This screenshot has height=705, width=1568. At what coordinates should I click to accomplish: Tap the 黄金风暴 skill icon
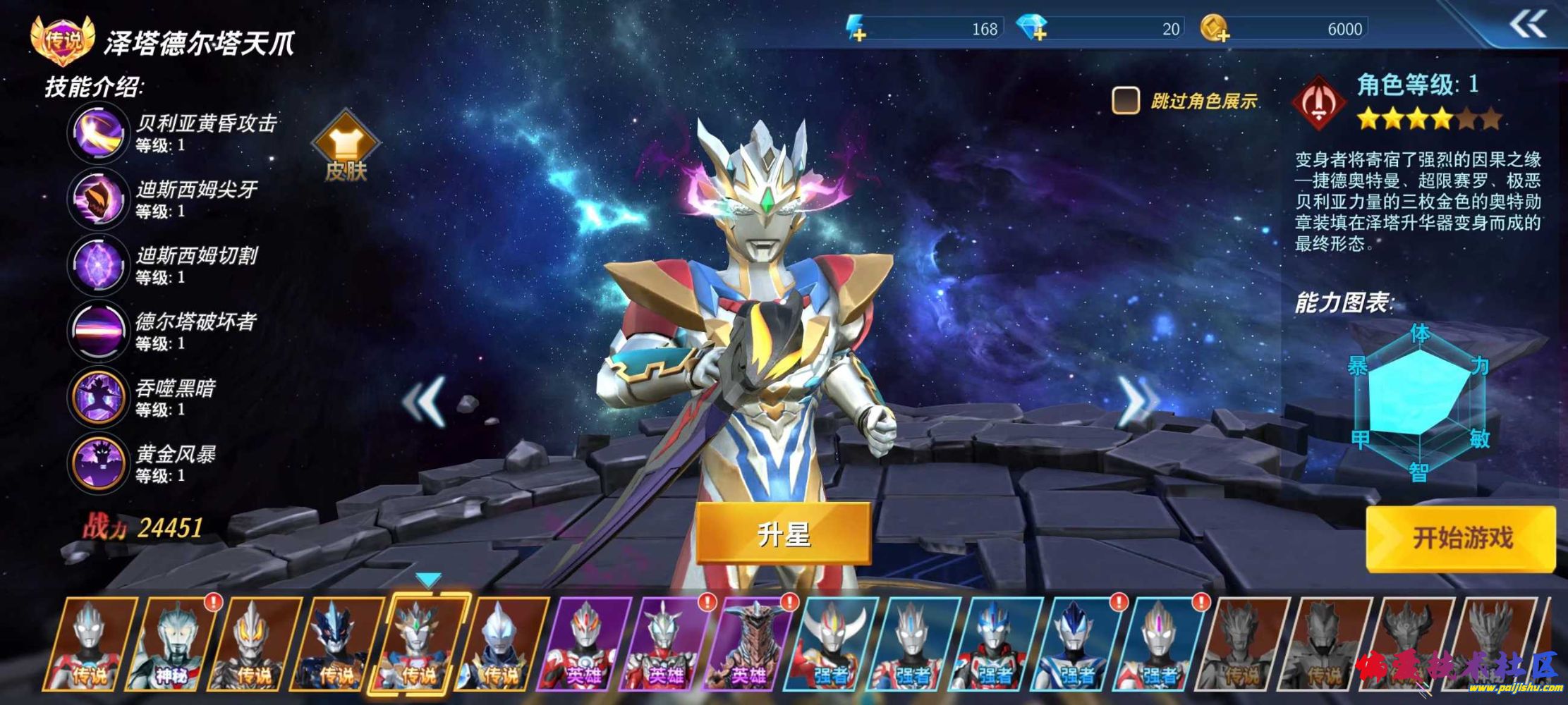coord(97,462)
